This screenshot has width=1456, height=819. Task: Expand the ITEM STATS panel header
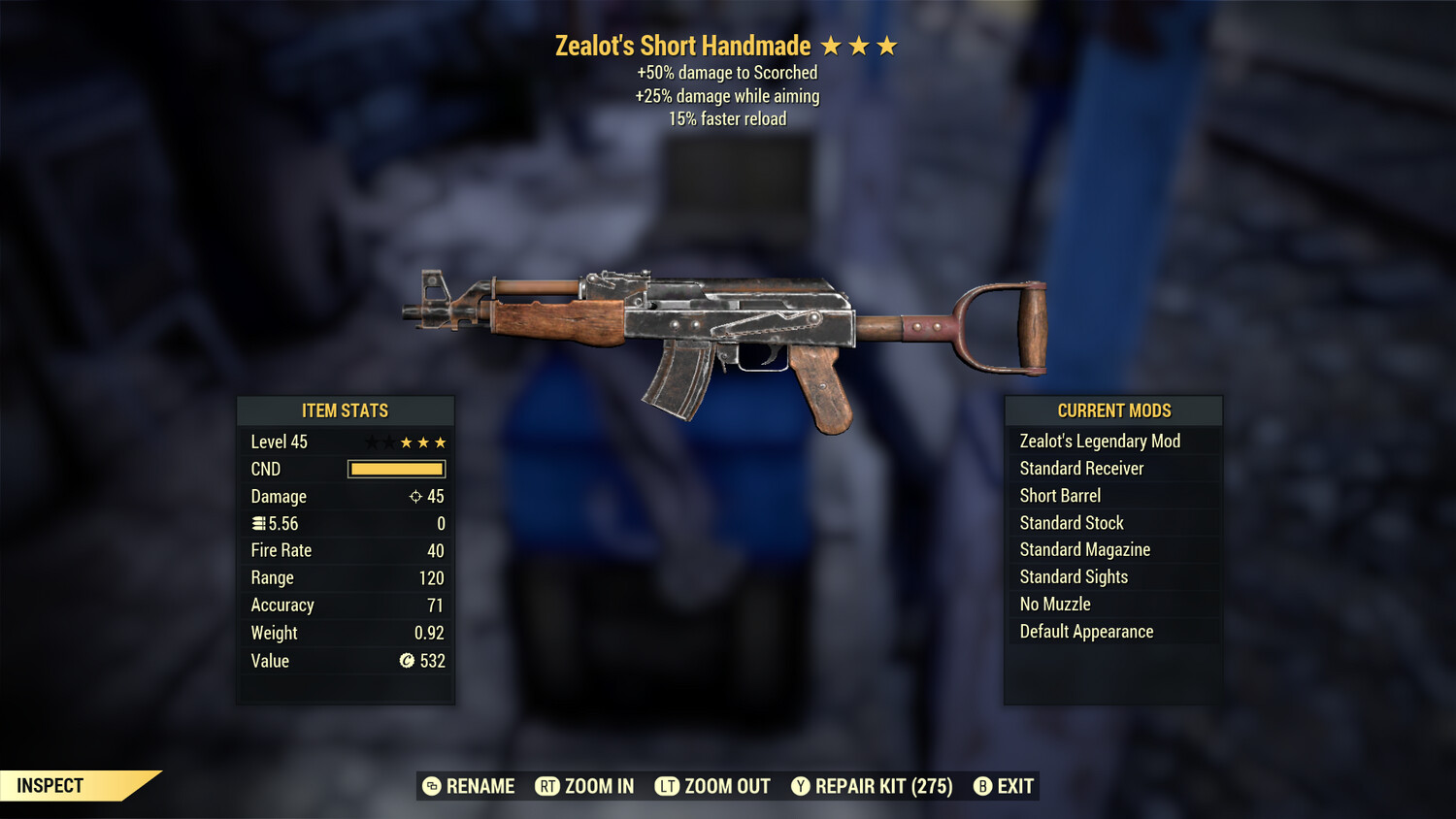346,410
